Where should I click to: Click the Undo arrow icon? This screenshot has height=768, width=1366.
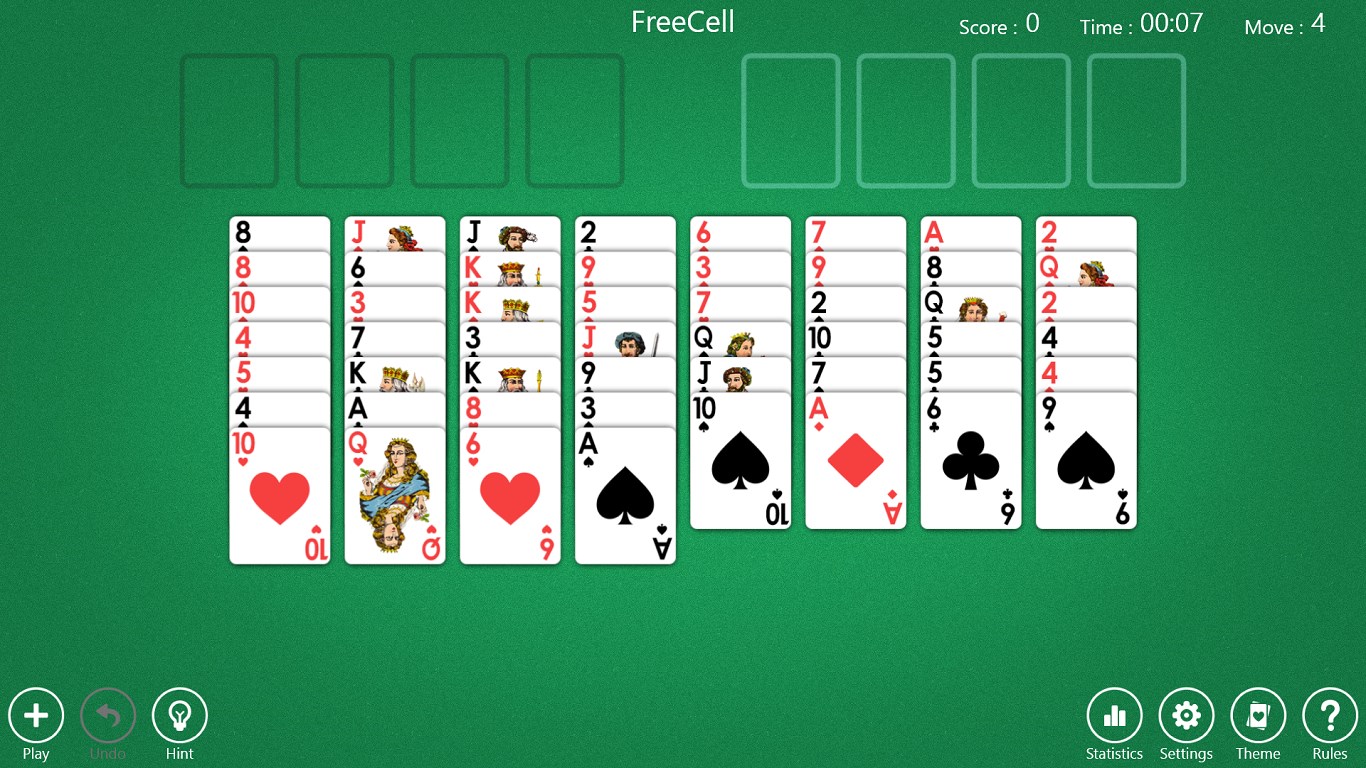(x=108, y=716)
